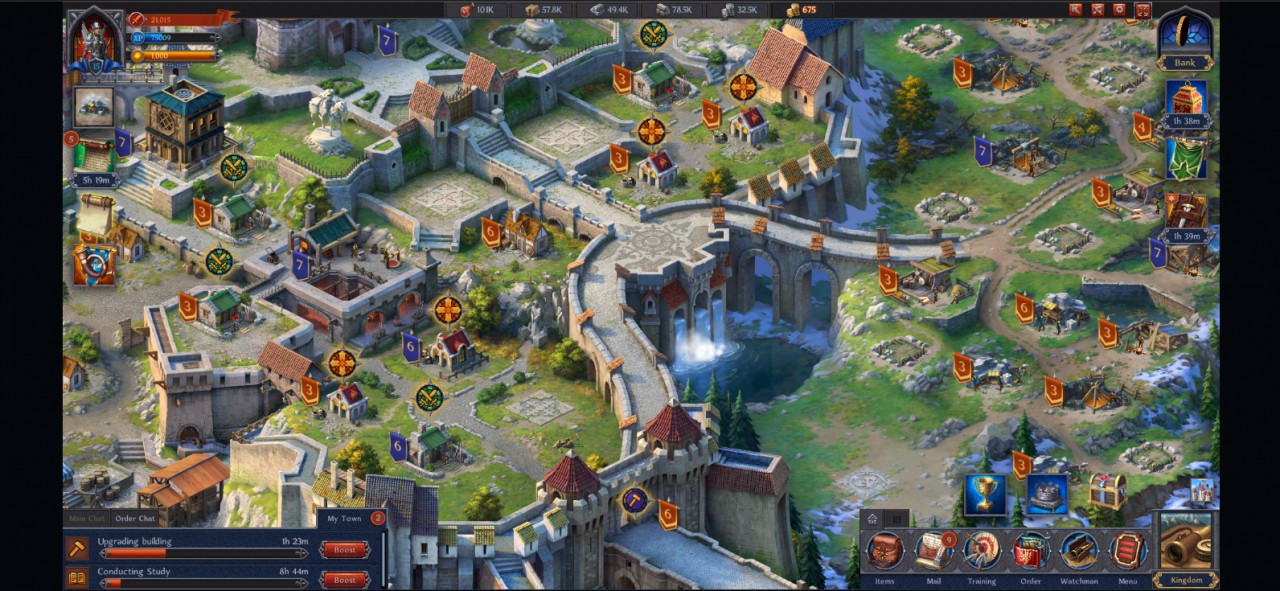Go to the Kingdom map
Image resolution: width=1280 pixels, height=591 pixels.
(x=1185, y=547)
